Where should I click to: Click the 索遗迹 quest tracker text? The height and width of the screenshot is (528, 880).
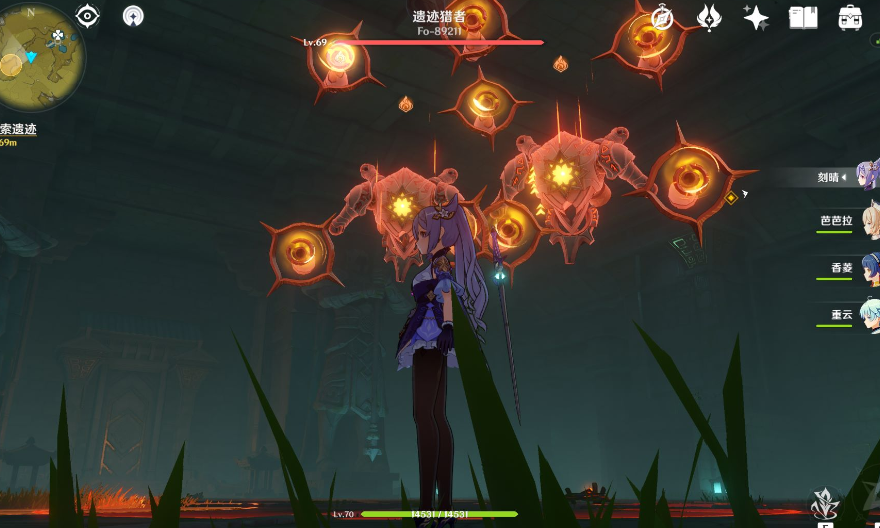(19, 129)
